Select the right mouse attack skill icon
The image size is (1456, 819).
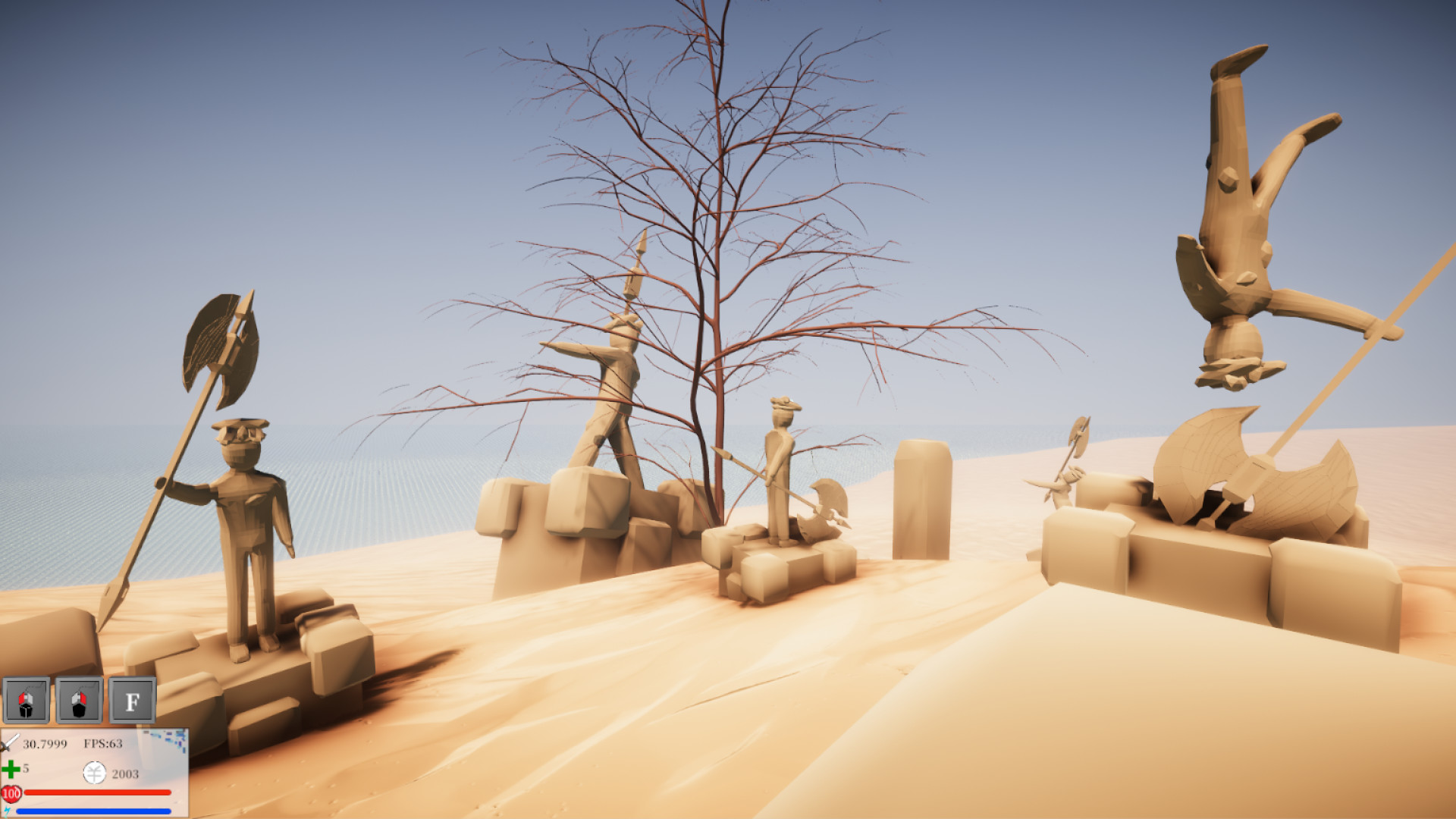coord(79,700)
